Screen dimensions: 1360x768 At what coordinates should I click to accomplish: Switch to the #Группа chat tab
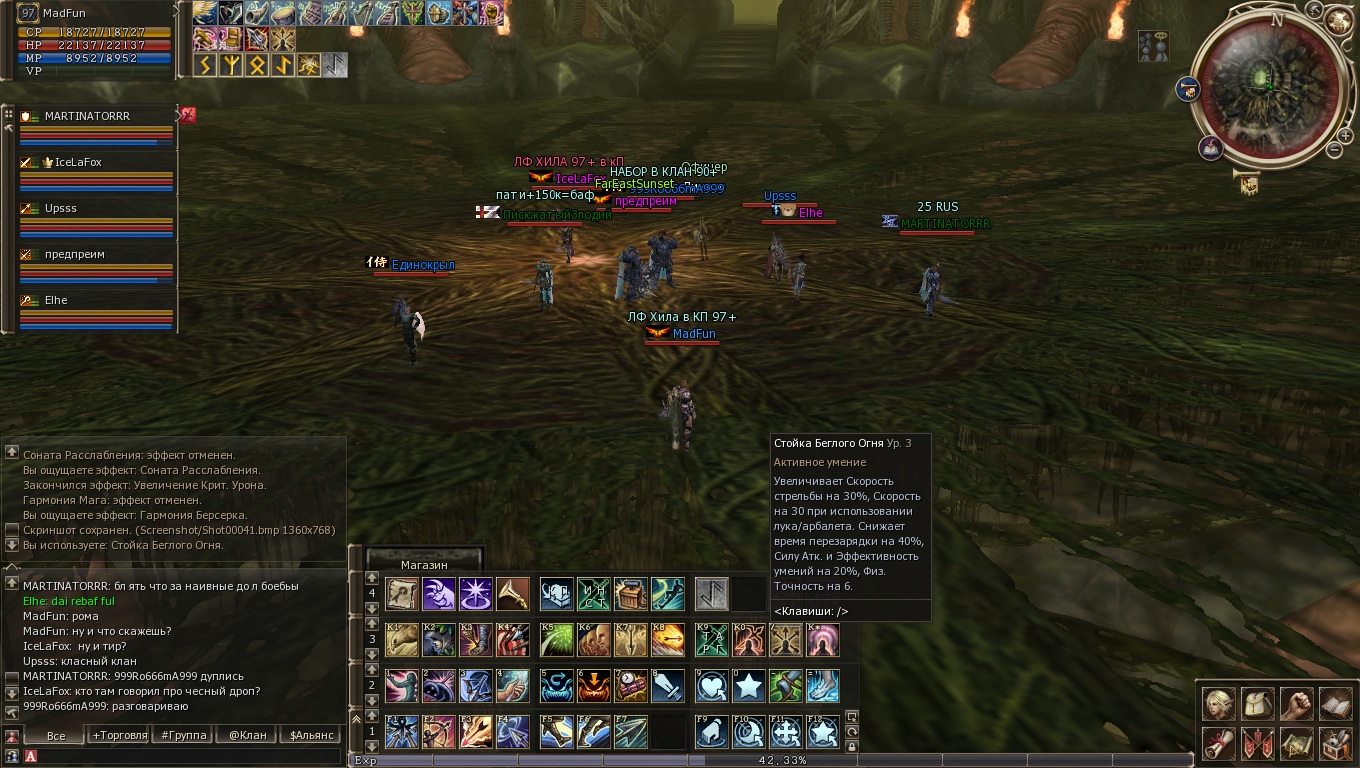[x=184, y=735]
